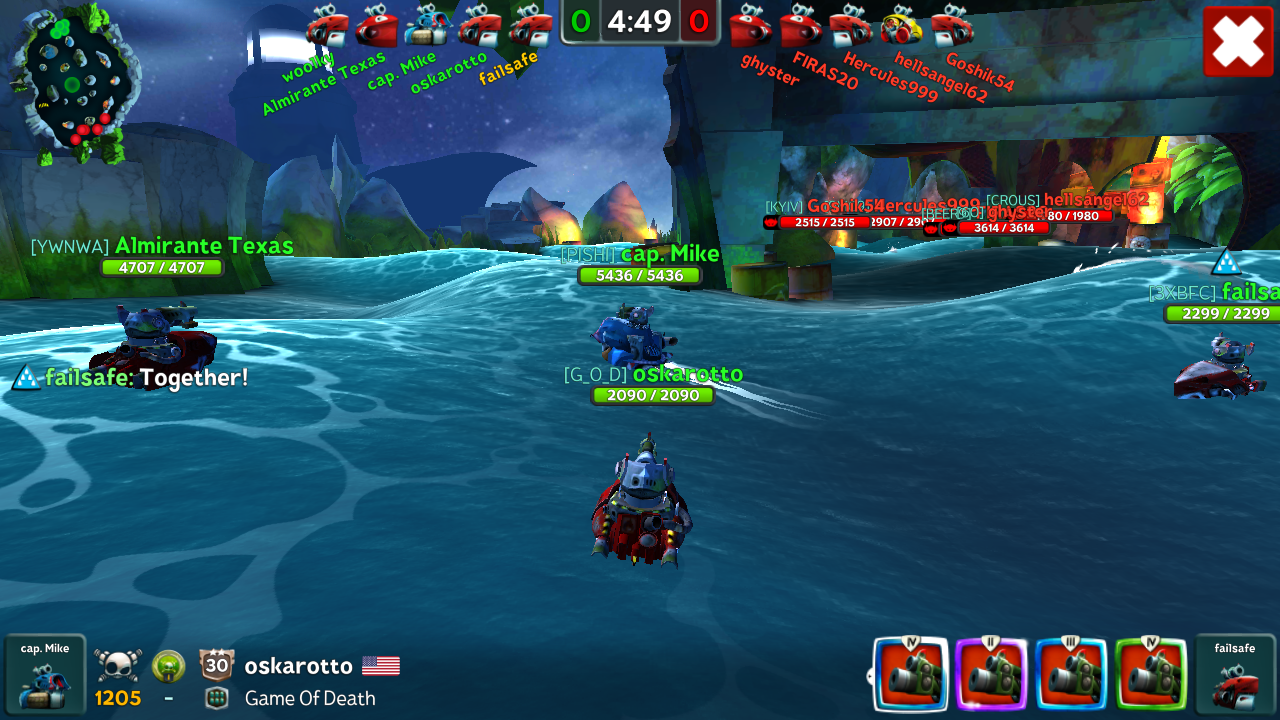The height and width of the screenshot is (720, 1280).
Task: Click the skull infamy icon above 1205
Action: pyautogui.click(x=118, y=665)
